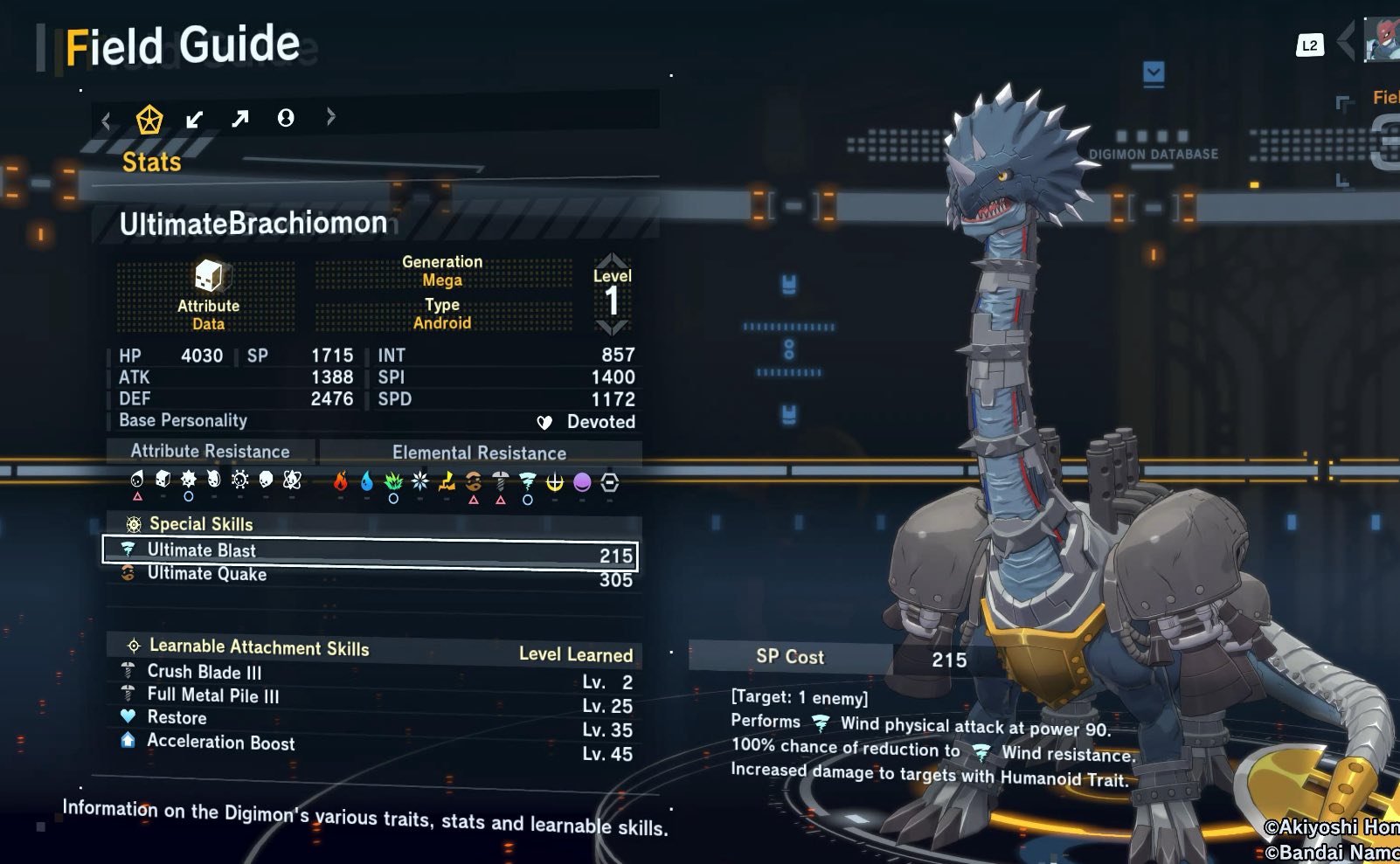Decrease level with the down arrow
1400x864 pixels.
(612, 328)
